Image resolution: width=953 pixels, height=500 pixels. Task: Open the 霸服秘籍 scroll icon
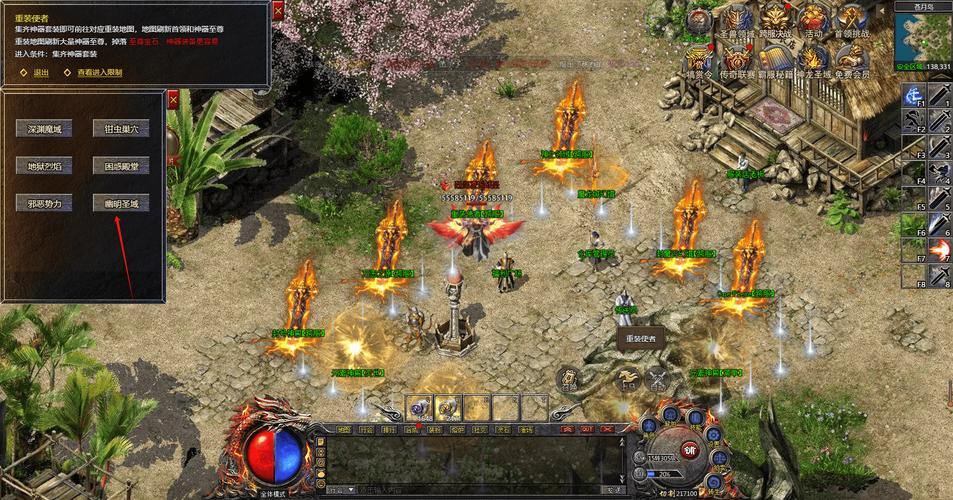point(774,58)
